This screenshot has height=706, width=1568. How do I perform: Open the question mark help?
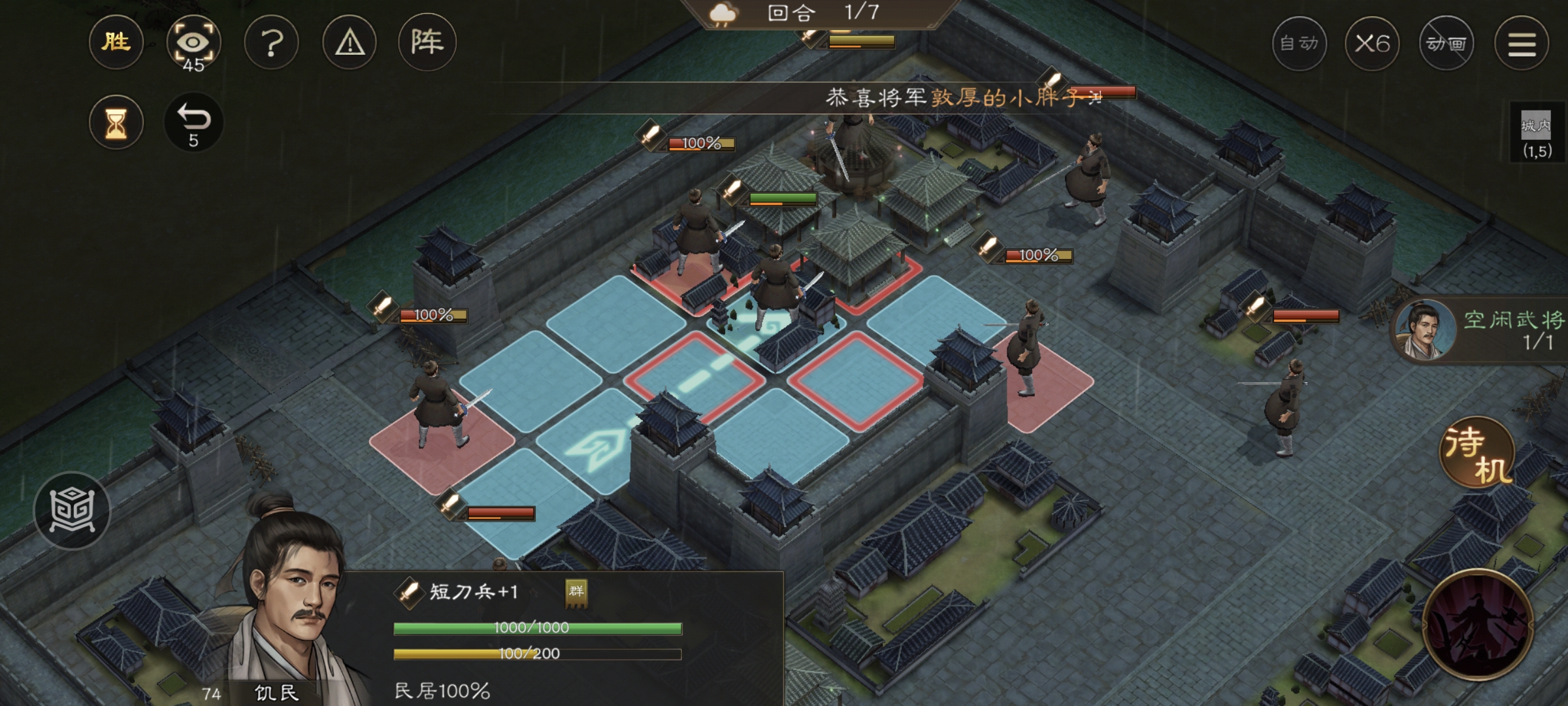coord(271,43)
